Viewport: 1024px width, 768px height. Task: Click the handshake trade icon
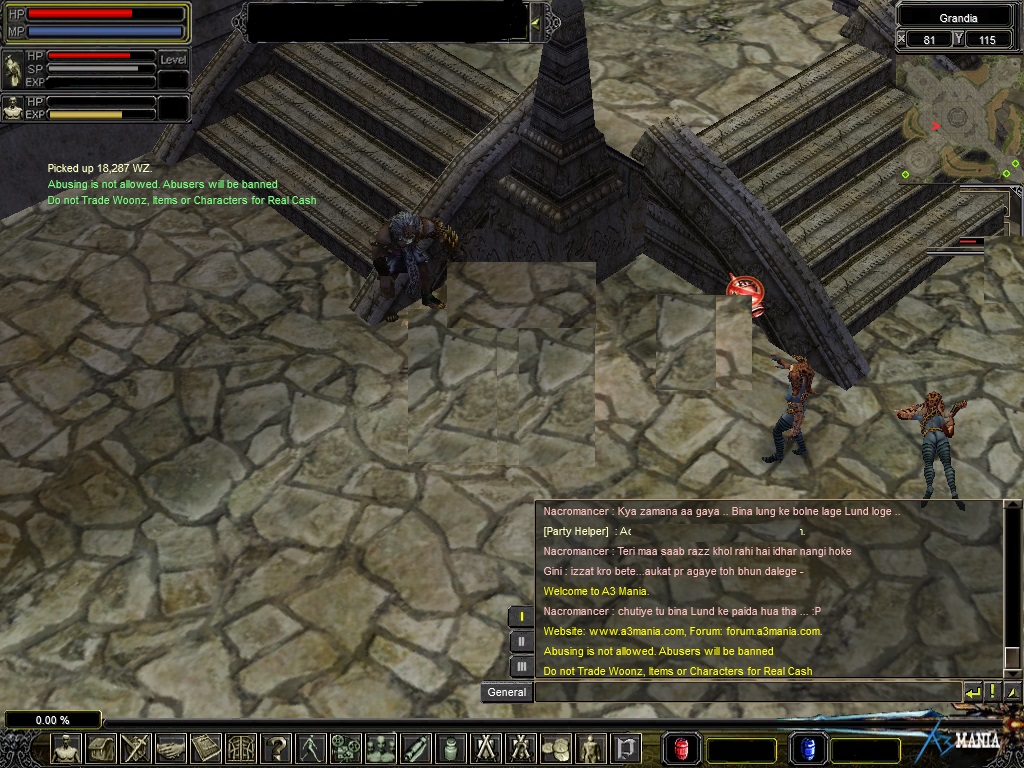171,748
